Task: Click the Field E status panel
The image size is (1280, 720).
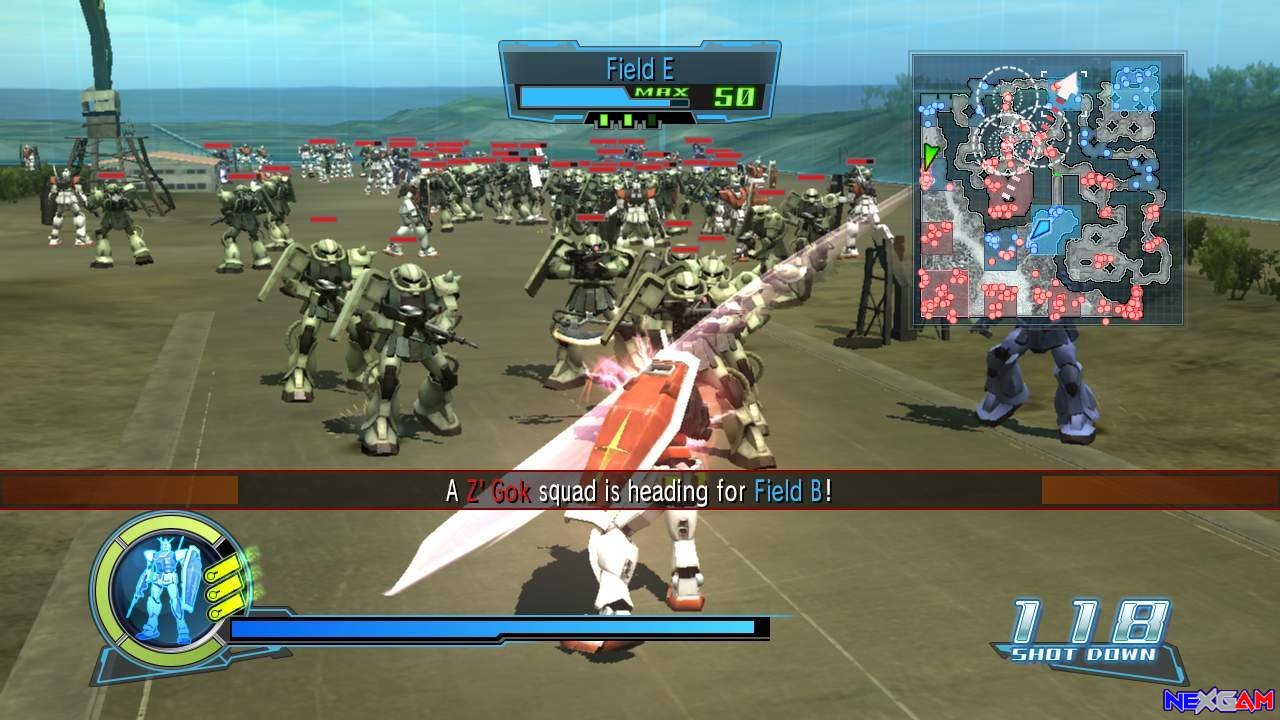Action: [x=639, y=84]
